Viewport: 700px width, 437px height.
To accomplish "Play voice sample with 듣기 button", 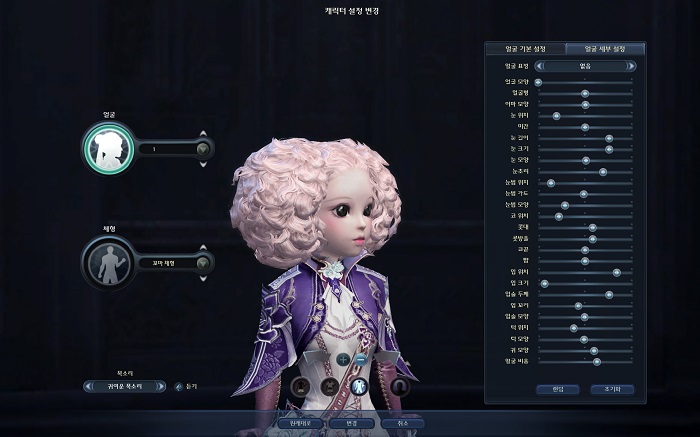I will coord(178,386).
